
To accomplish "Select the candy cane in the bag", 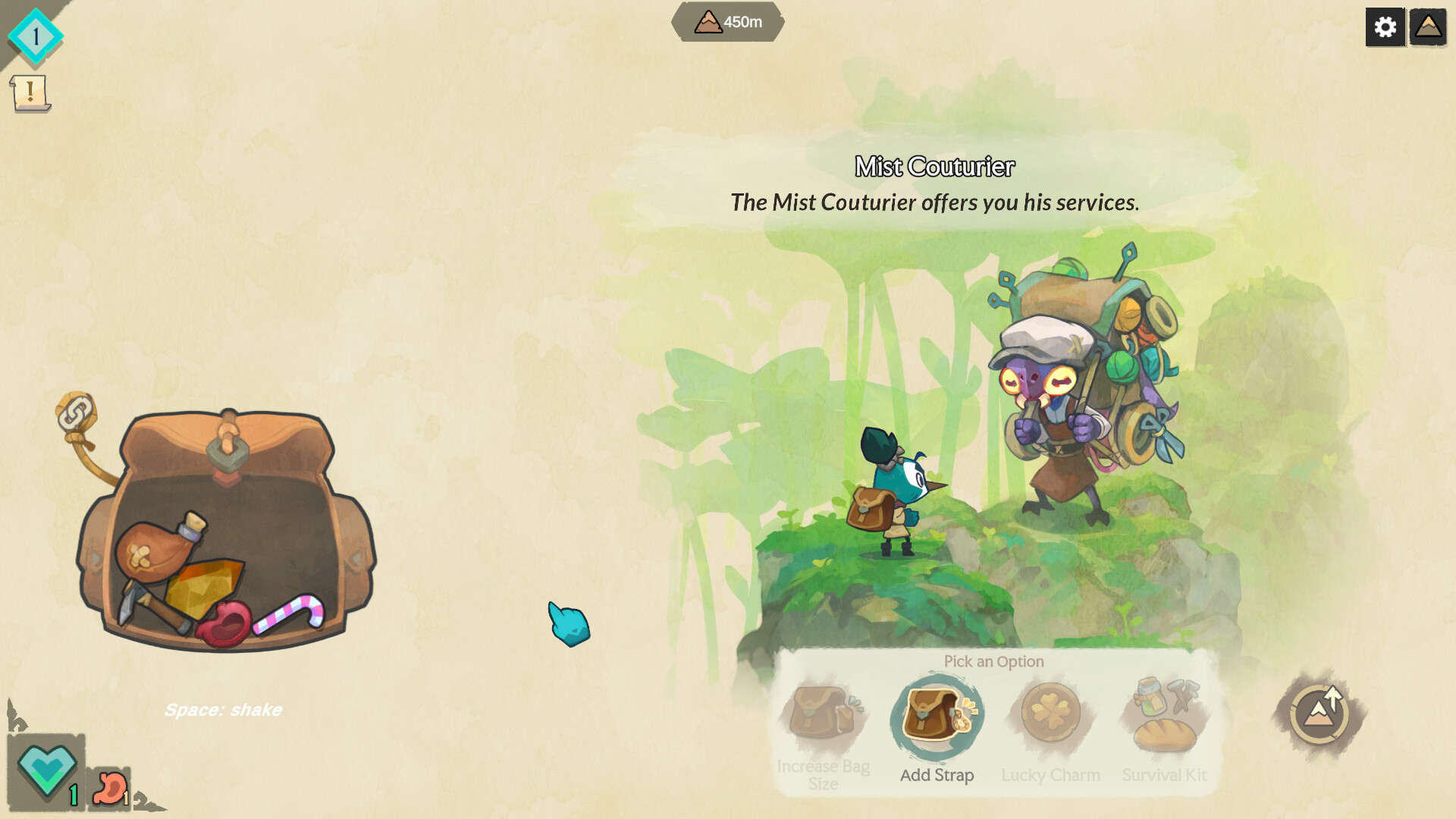I will click(x=293, y=611).
